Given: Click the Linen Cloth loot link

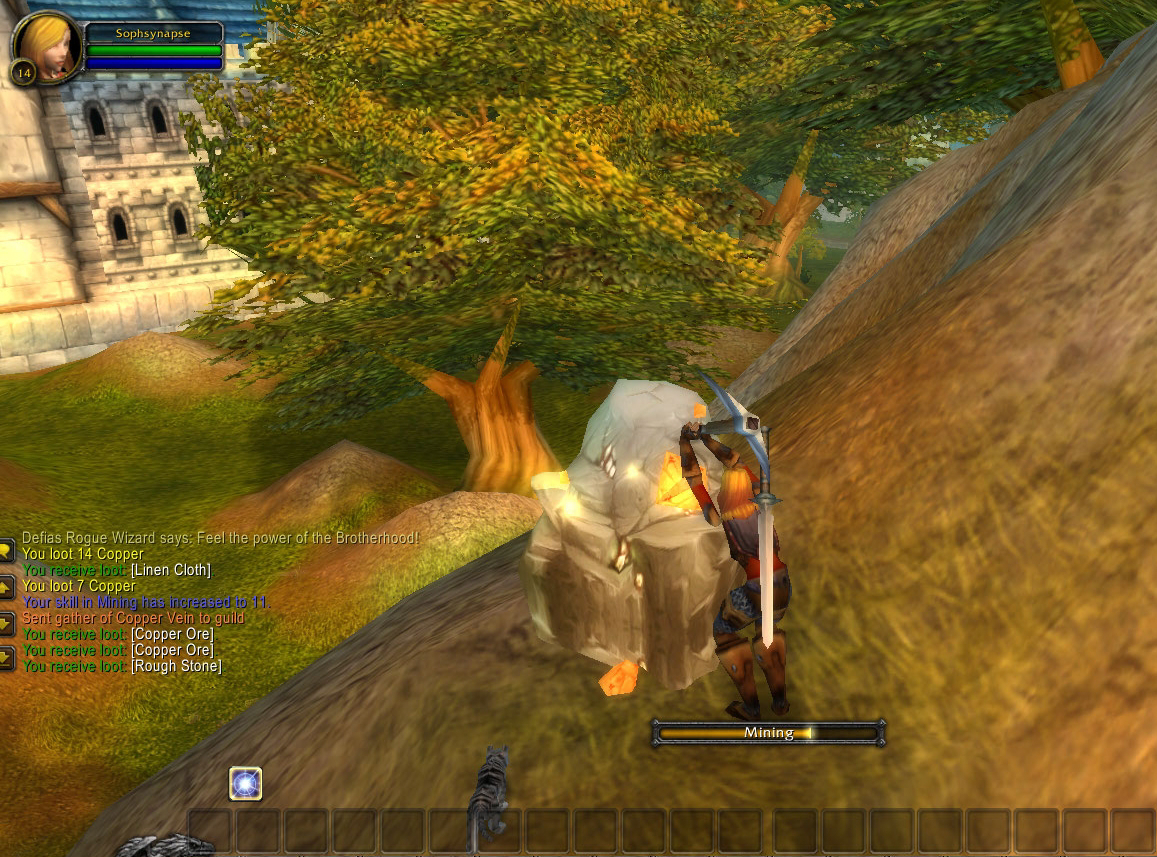Looking at the screenshot, I should click(171, 570).
